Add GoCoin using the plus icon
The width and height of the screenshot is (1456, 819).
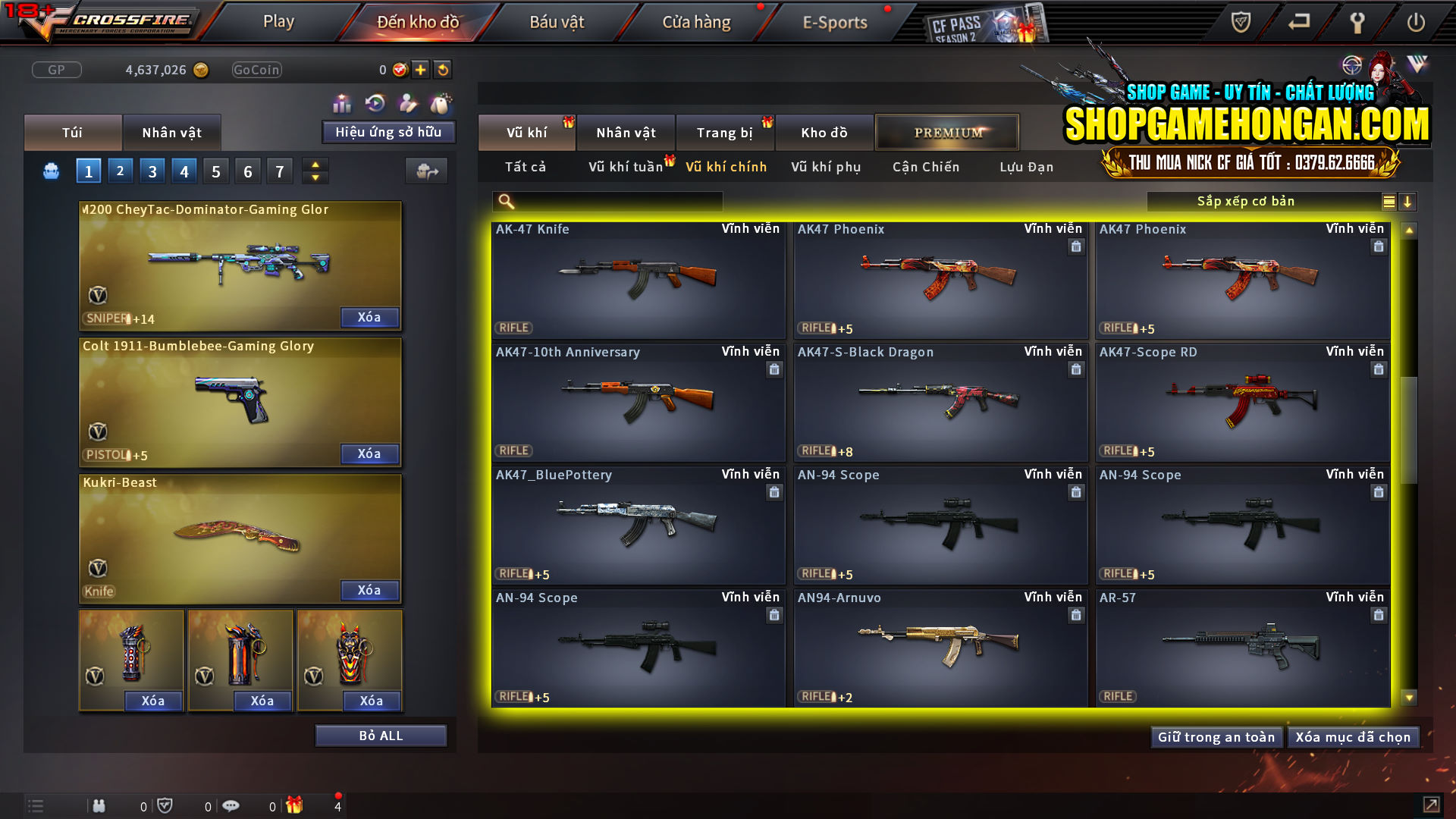tap(419, 69)
